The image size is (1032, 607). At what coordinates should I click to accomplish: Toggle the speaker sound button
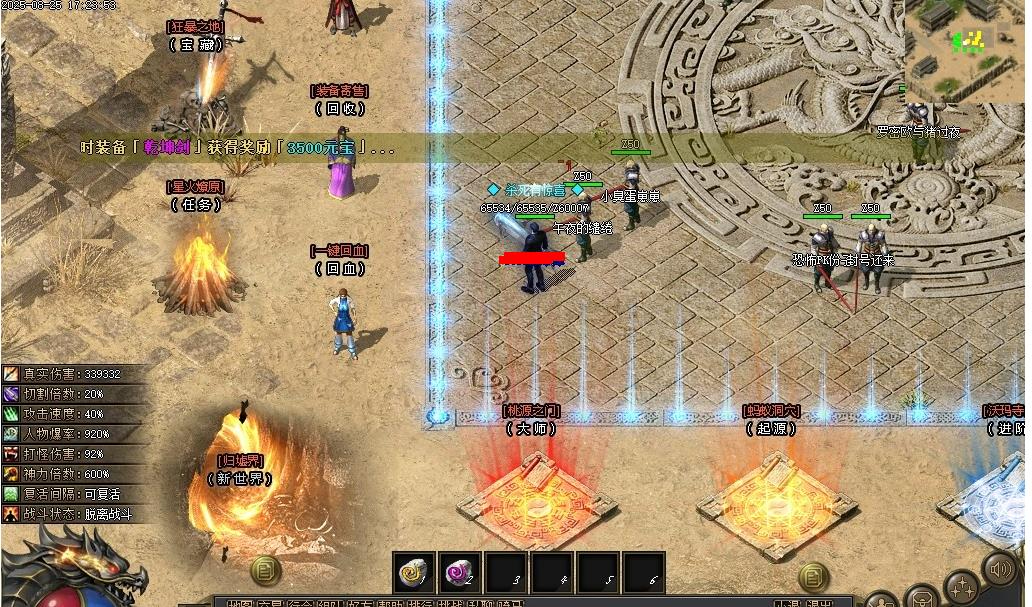(x=999, y=569)
